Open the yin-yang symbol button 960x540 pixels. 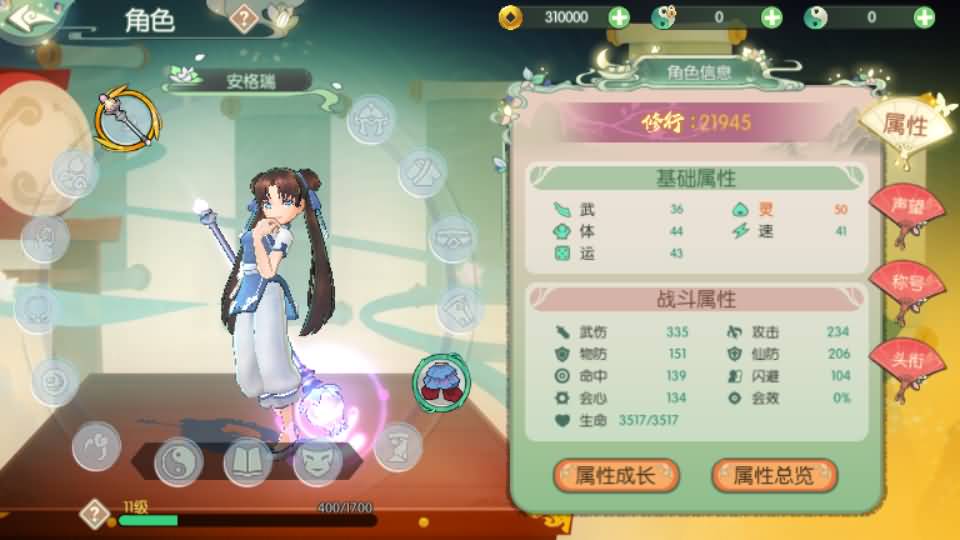click(x=179, y=462)
